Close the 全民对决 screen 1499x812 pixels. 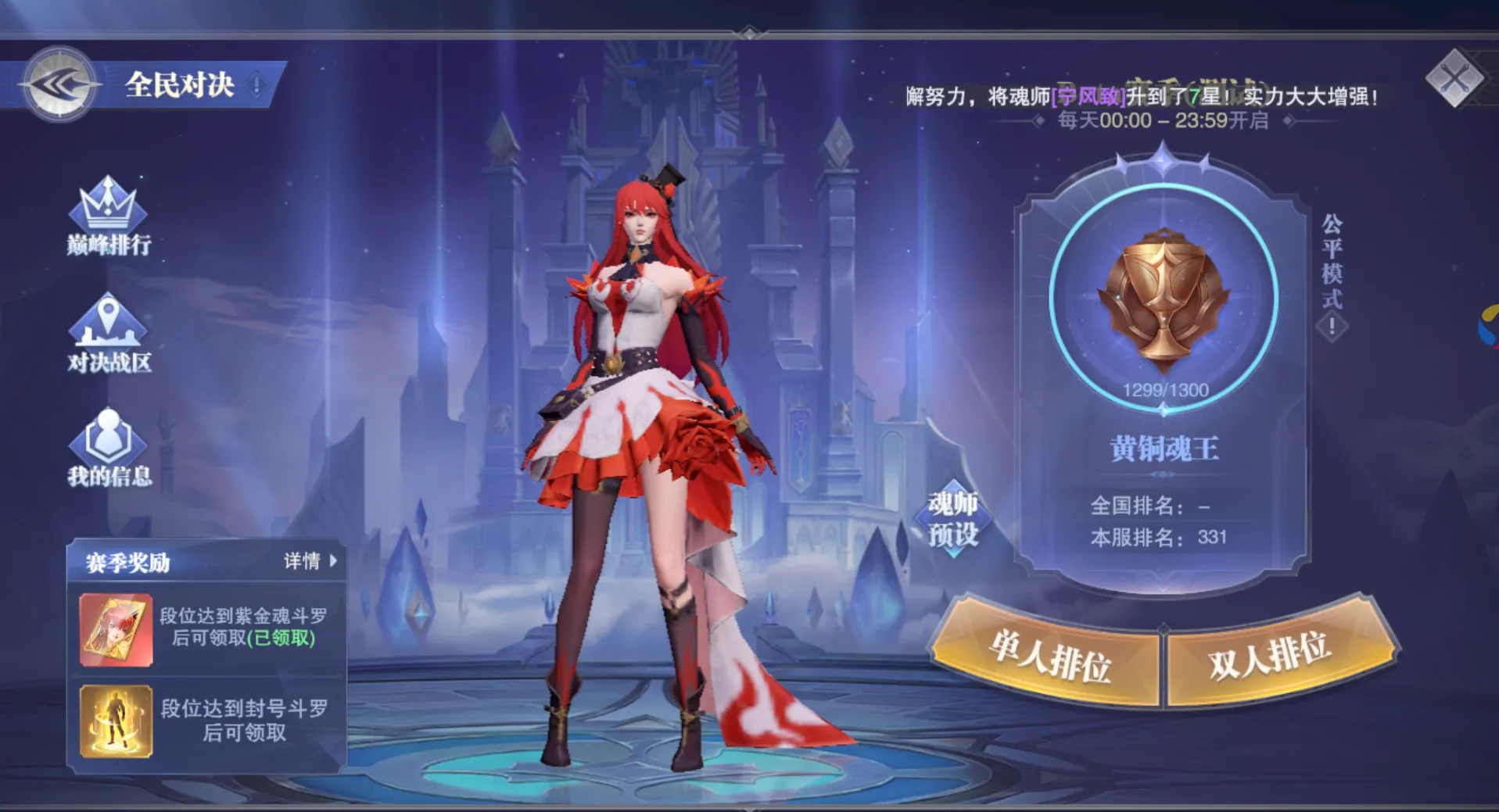pos(1454,78)
